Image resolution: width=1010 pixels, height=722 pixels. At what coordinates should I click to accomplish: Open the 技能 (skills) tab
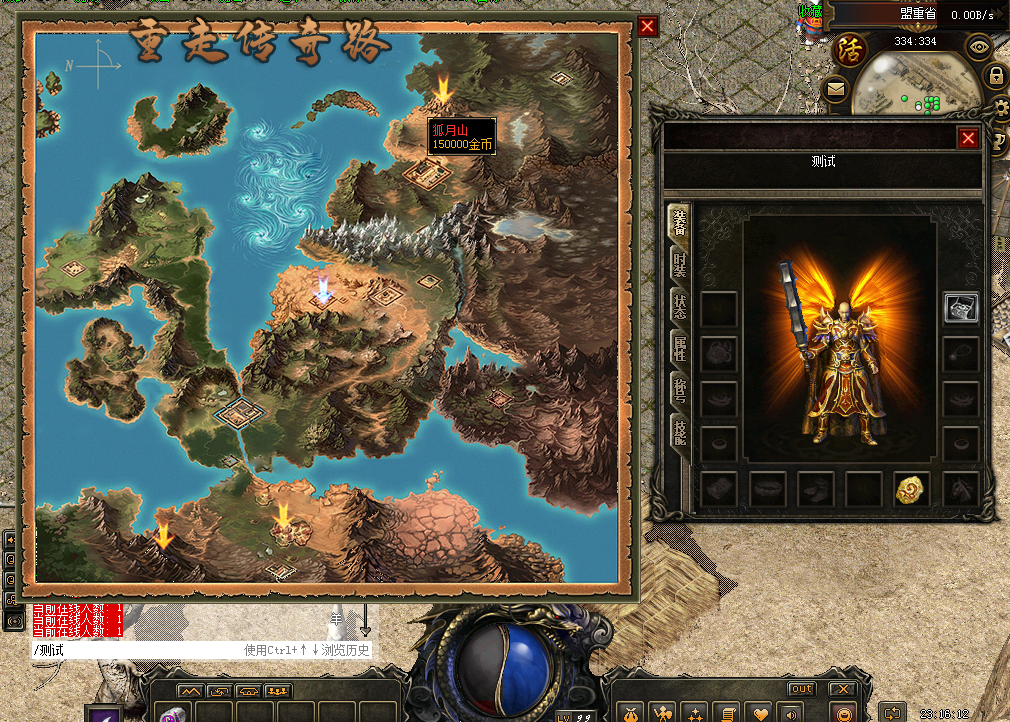(x=679, y=432)
